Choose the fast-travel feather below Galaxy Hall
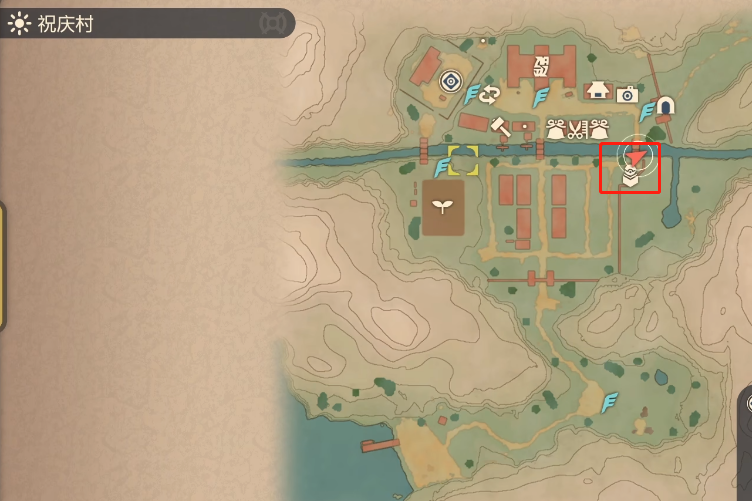Image resolution: width=752 pixels, height=501 pixels. click(541, 97)
